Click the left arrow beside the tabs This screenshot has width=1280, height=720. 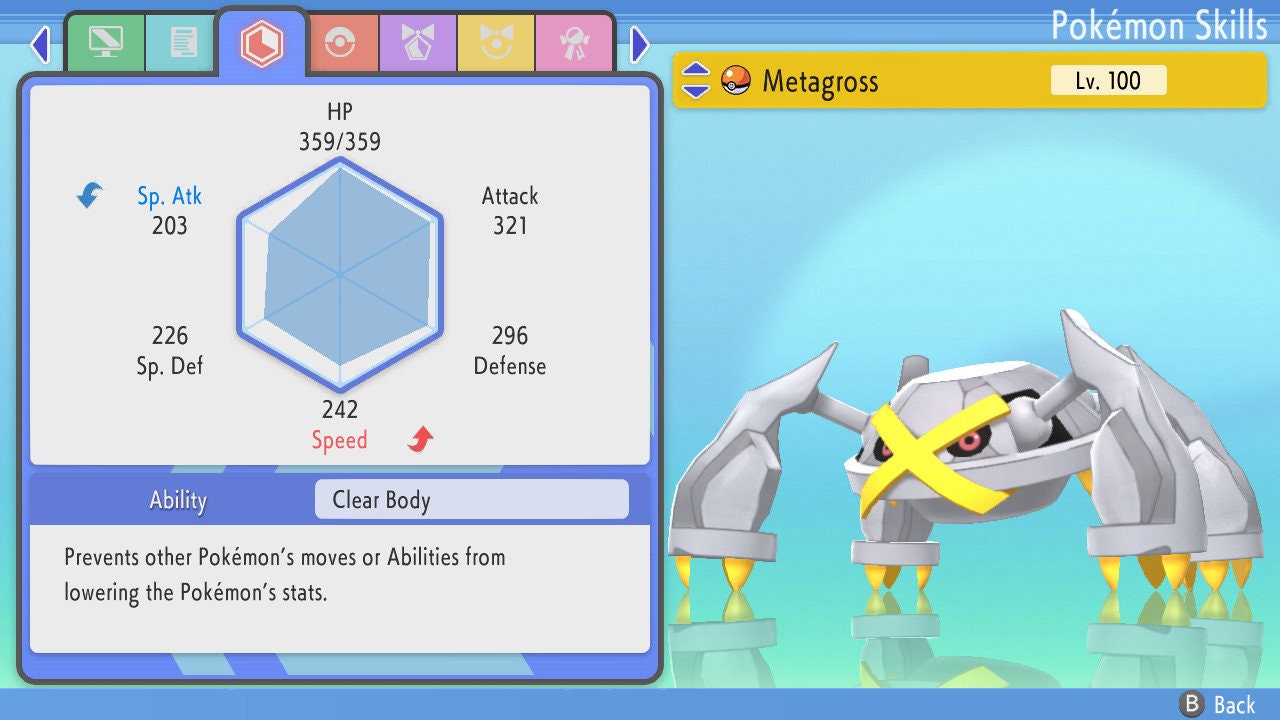(x=40, y=44)
